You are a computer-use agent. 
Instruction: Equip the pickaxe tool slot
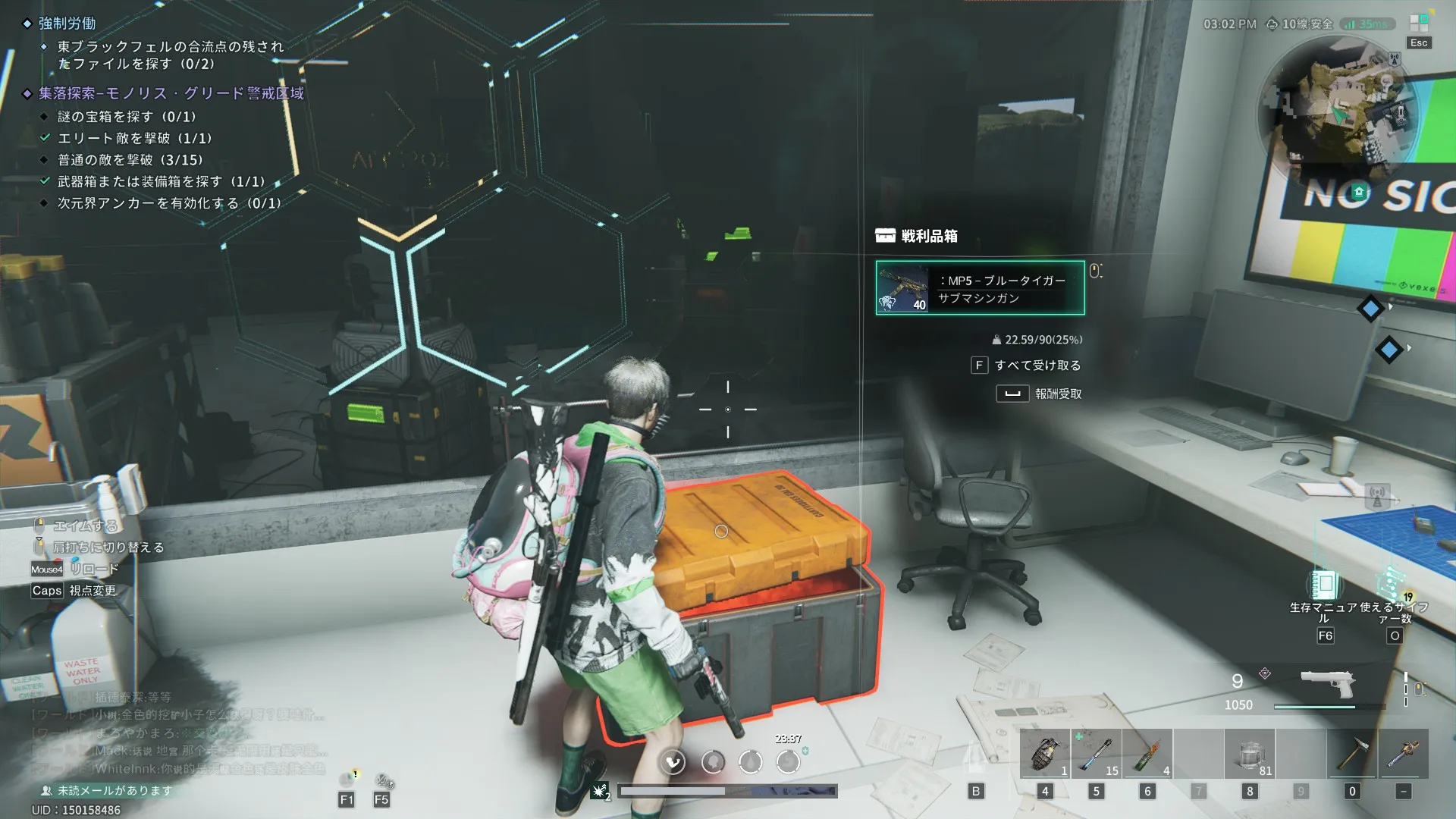pos(1351,754)
